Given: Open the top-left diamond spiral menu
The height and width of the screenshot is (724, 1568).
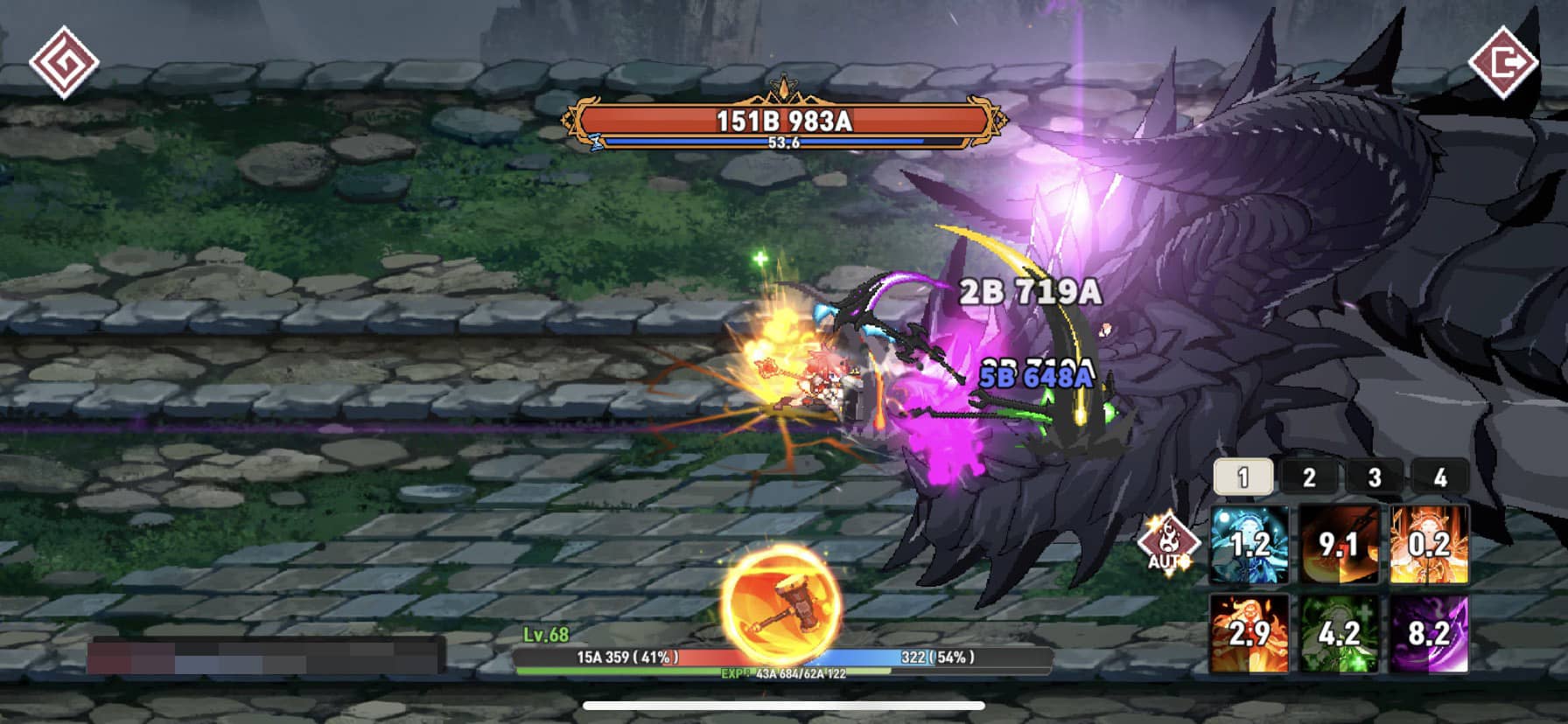Looking at the screenshot, I should tap(64, 62).
